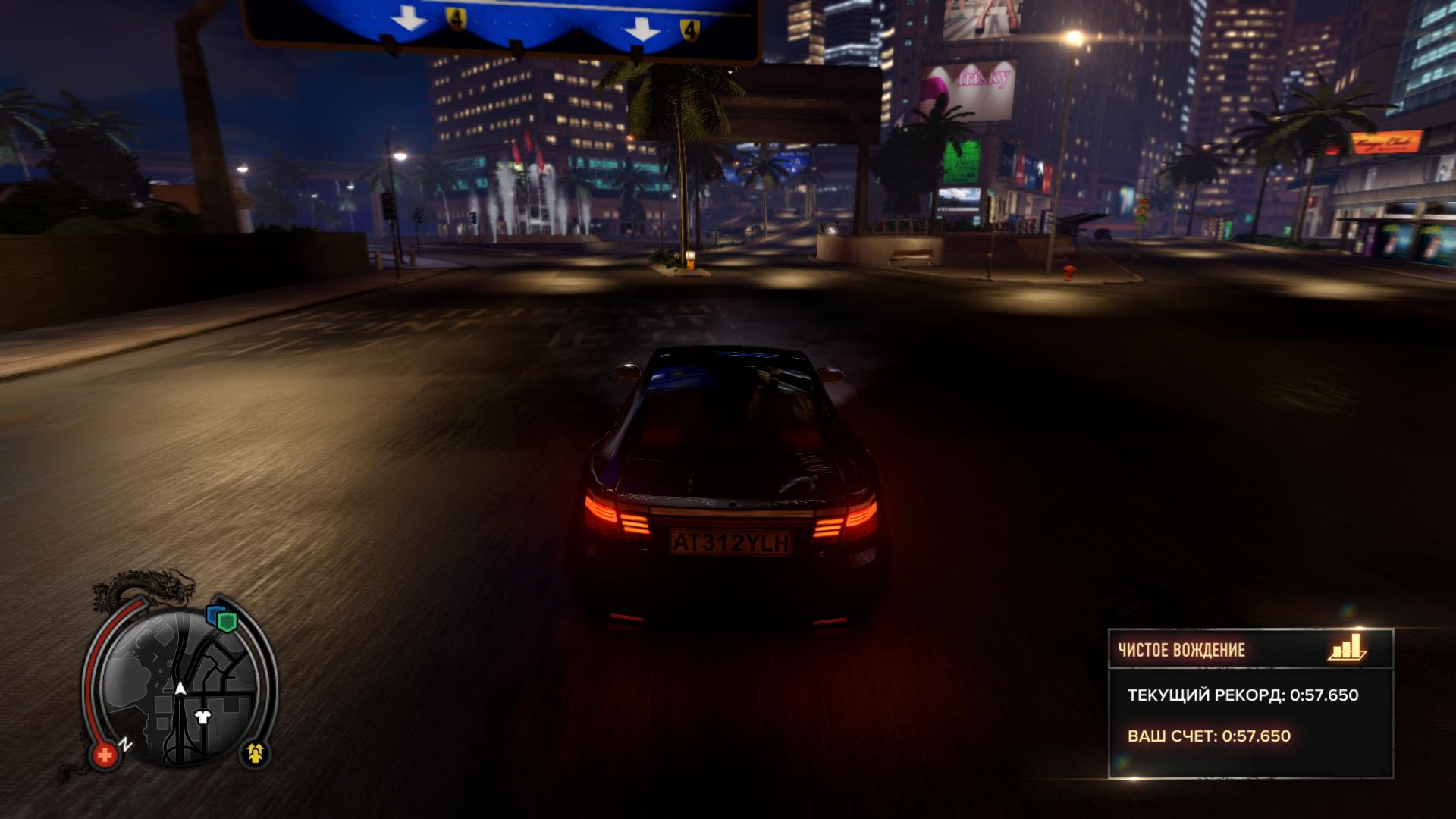
Task: Click the white player arrow on minimap
Action: [x=180, y=688]
